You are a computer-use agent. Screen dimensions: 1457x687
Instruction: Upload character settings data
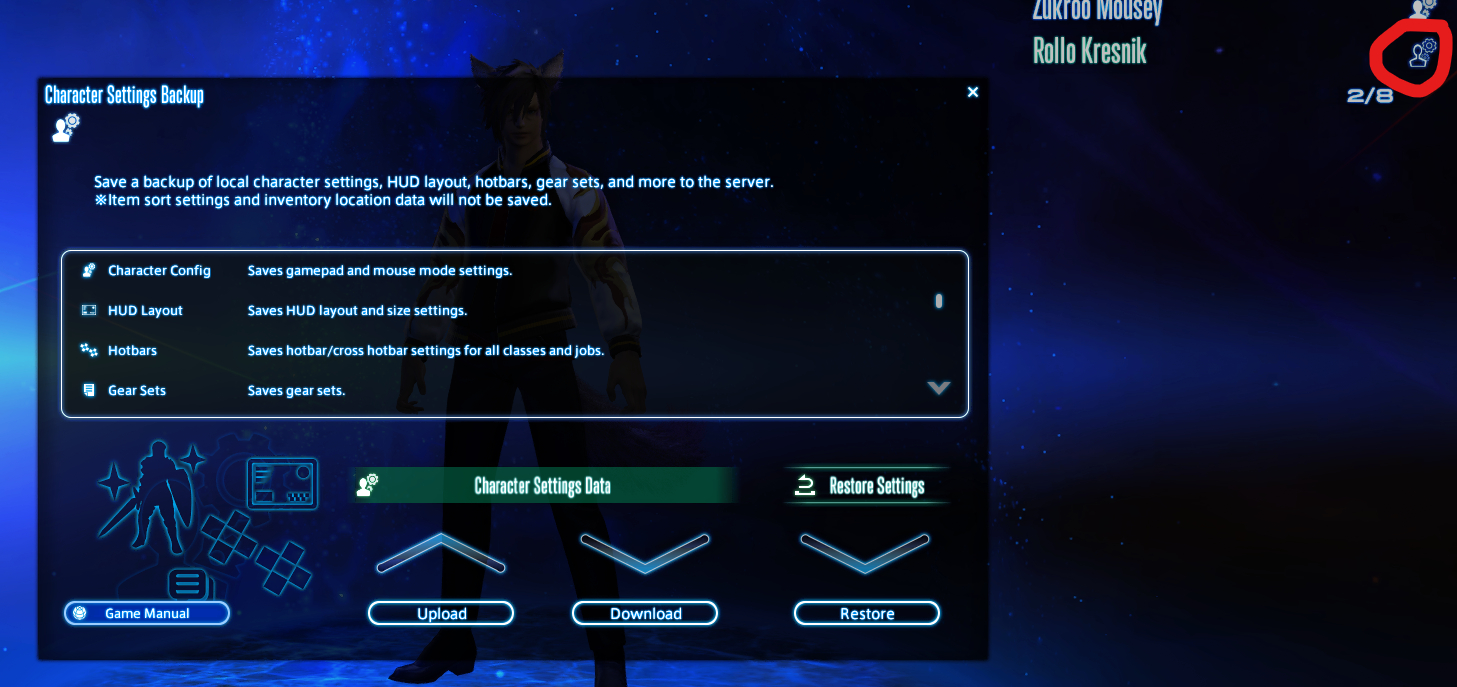[x=441, y=613]
